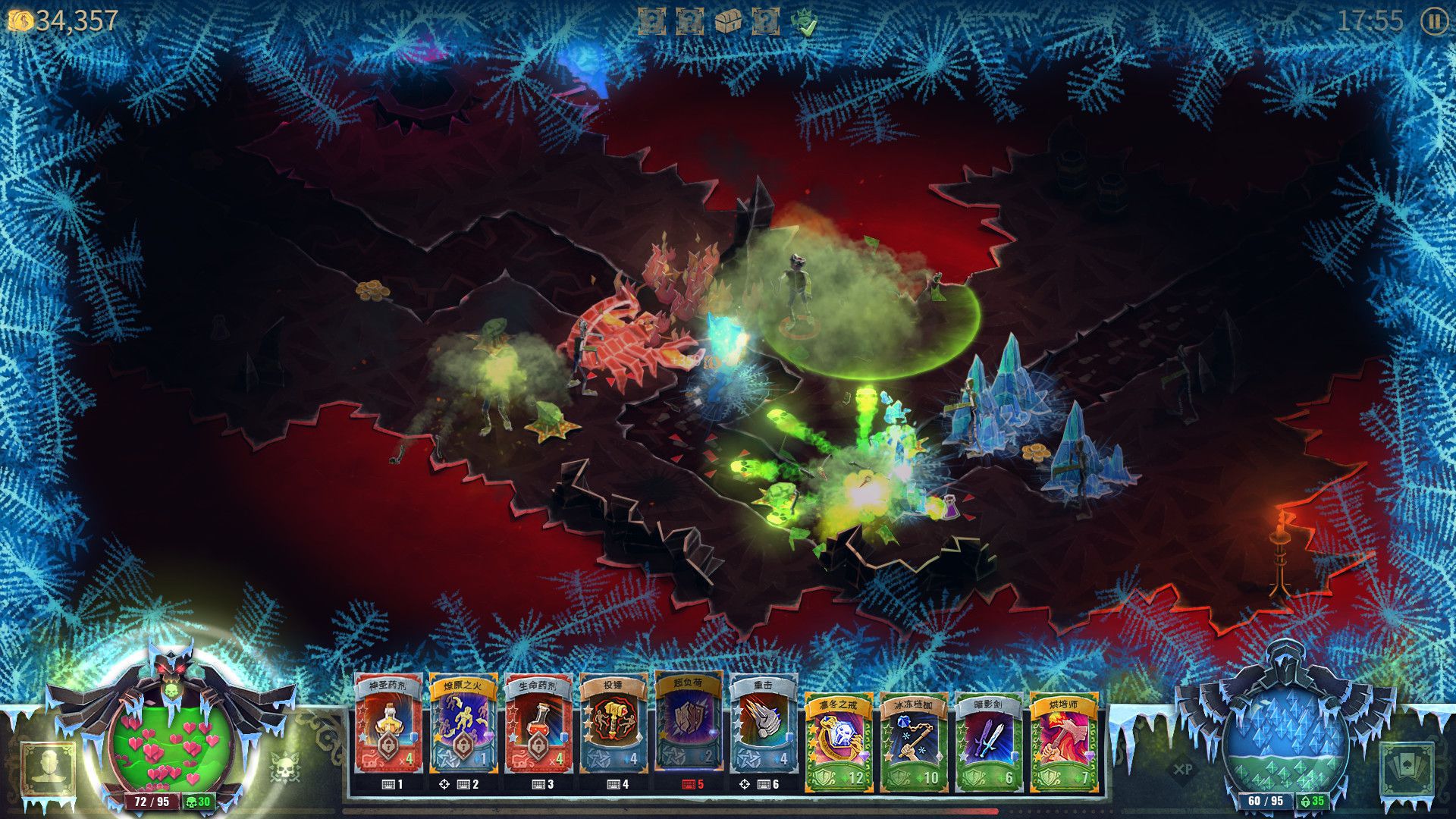The image size is (1456, 819).
Task: Click the XP diamond icon
Action: click(1182, 768)
